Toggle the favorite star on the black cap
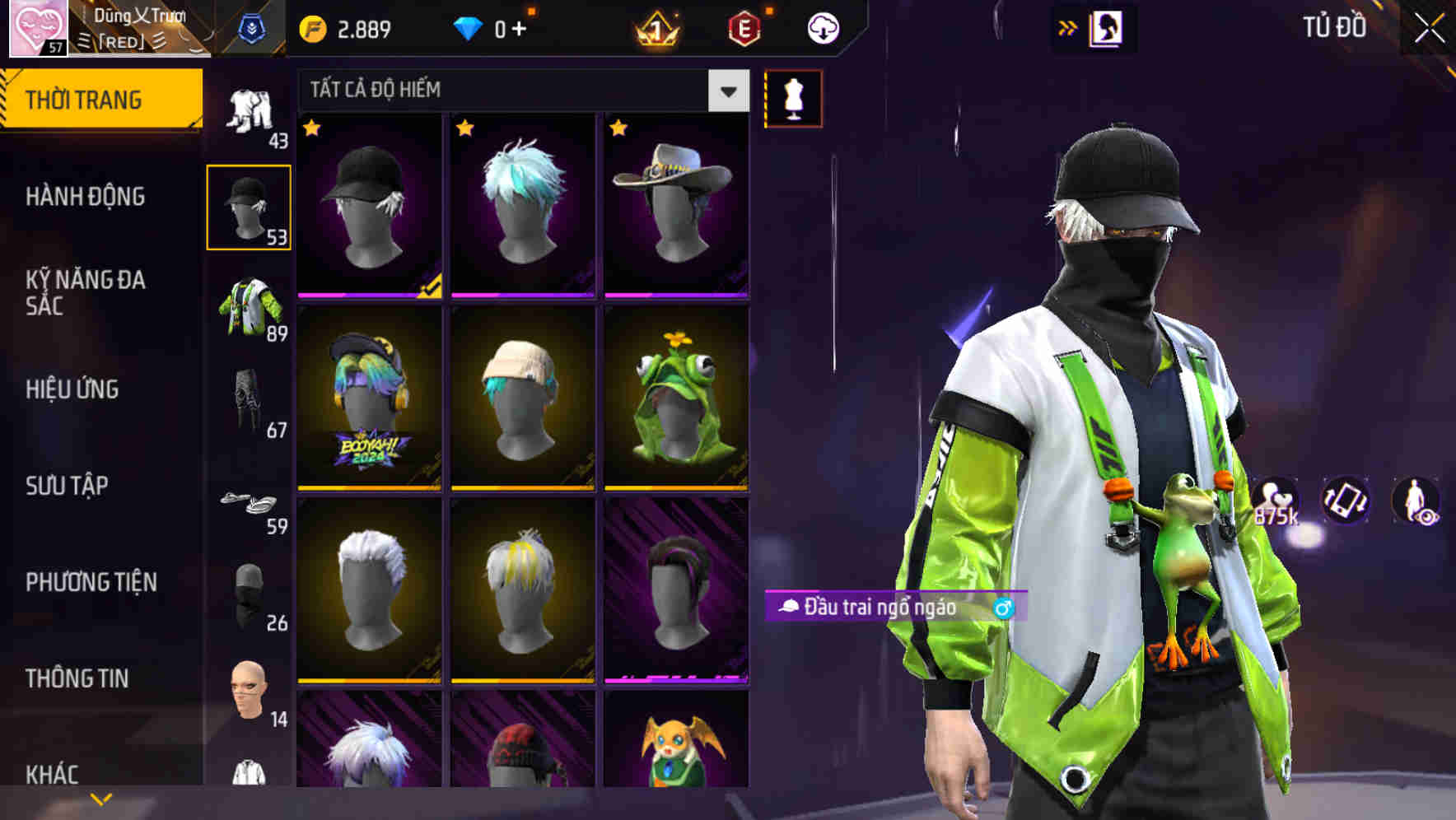 [311, 129]
